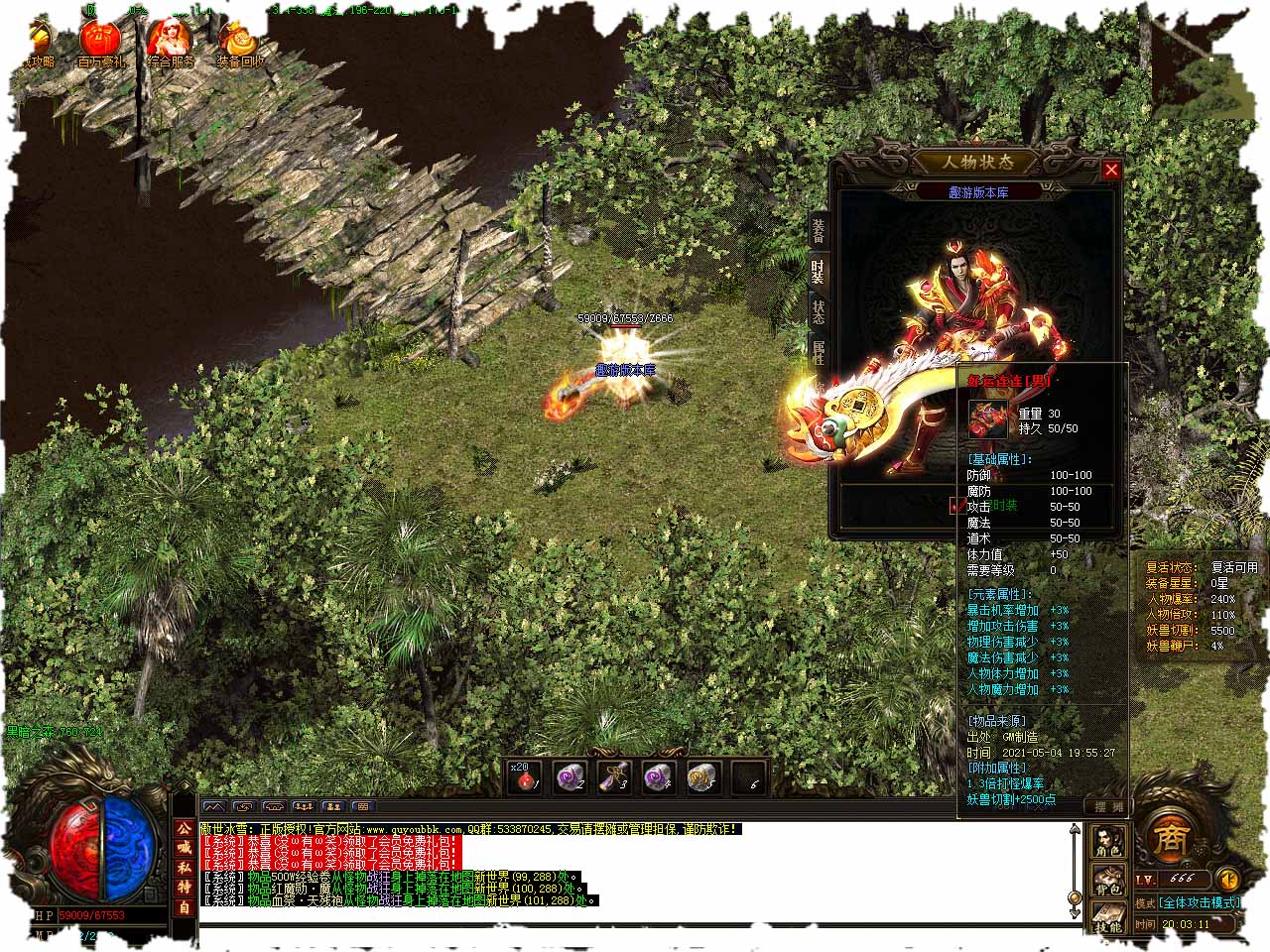The image size is (1270, 952).
Task: Open 装备回收 equipment recycling
Action: click(239, 43)
